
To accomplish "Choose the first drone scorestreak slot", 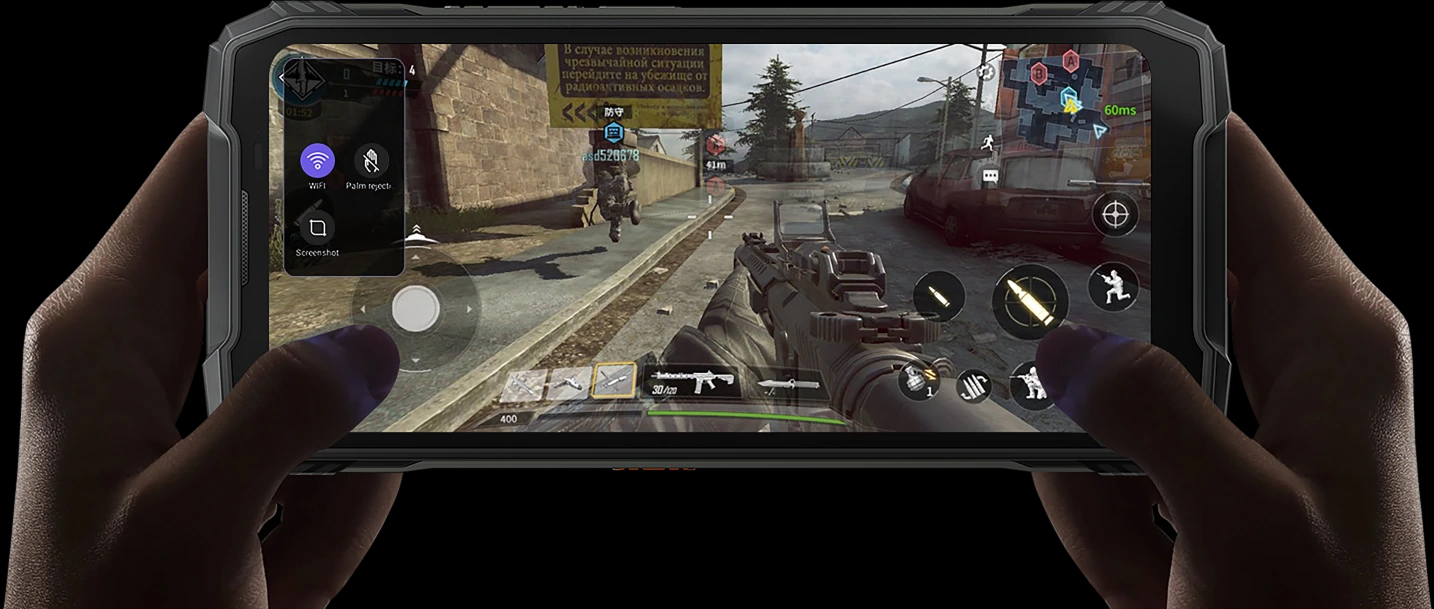I will pyautogui.click(x=524, y=384).
